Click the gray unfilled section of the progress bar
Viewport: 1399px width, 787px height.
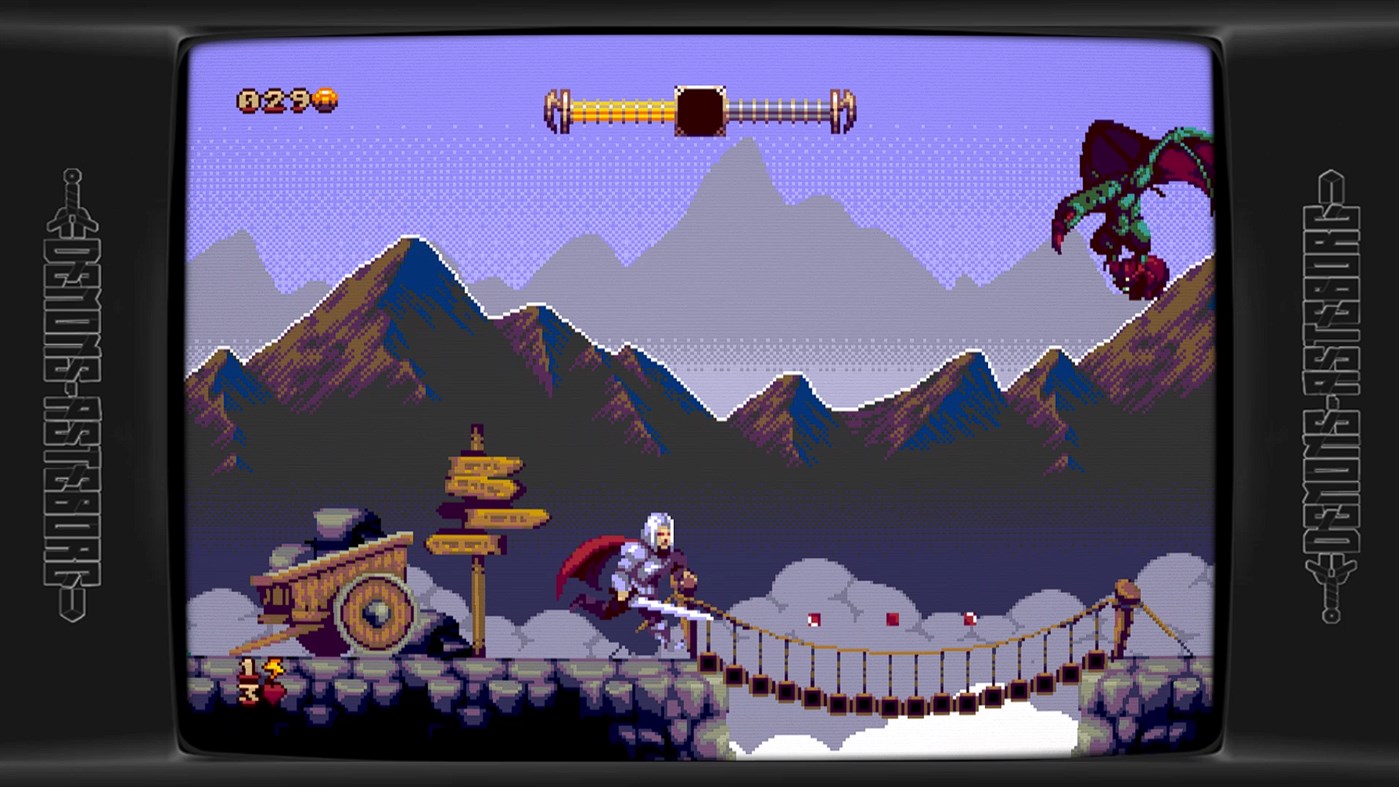click(x=780, y=103)
